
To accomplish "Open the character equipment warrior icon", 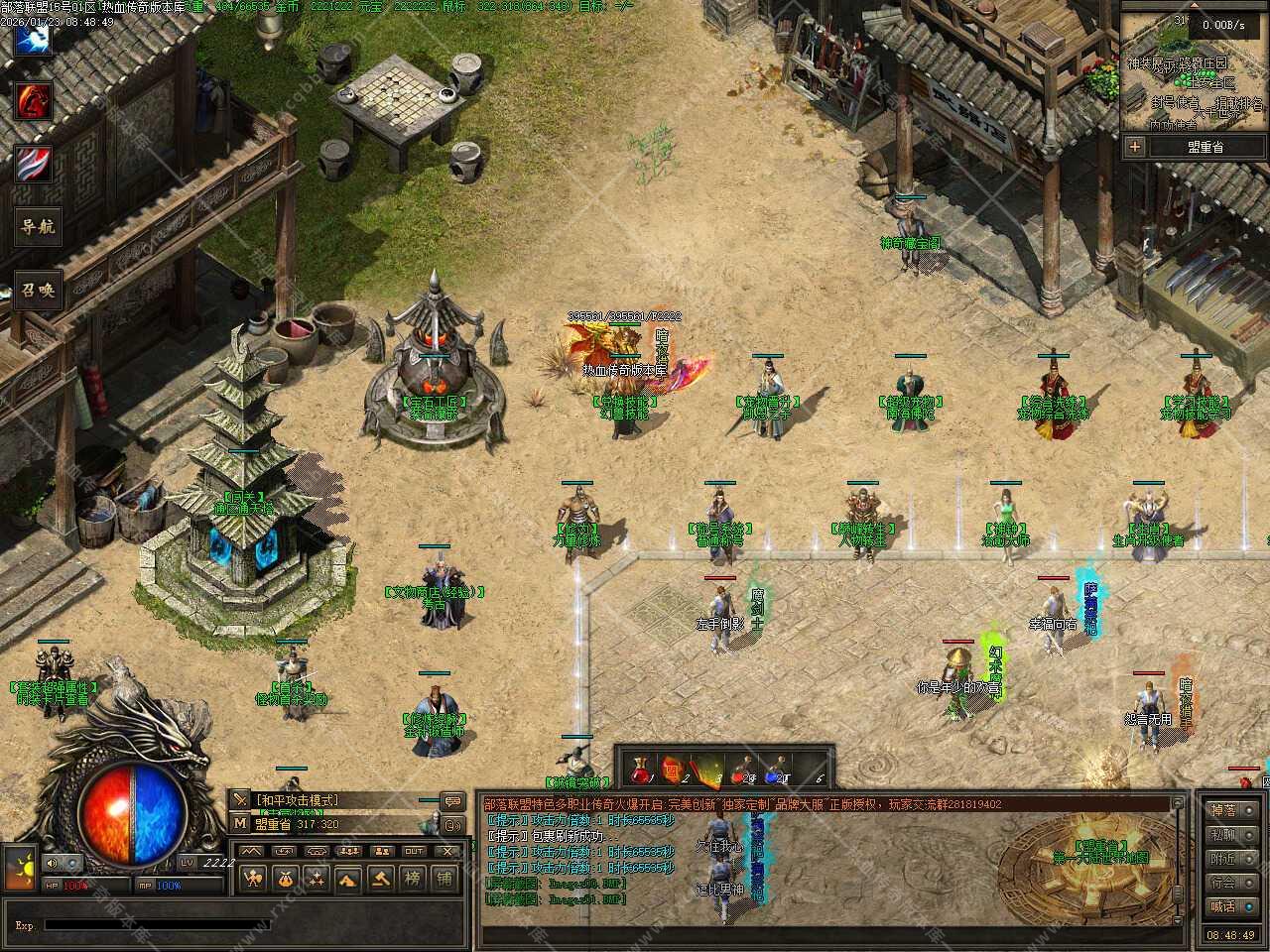I will (253, 878).
